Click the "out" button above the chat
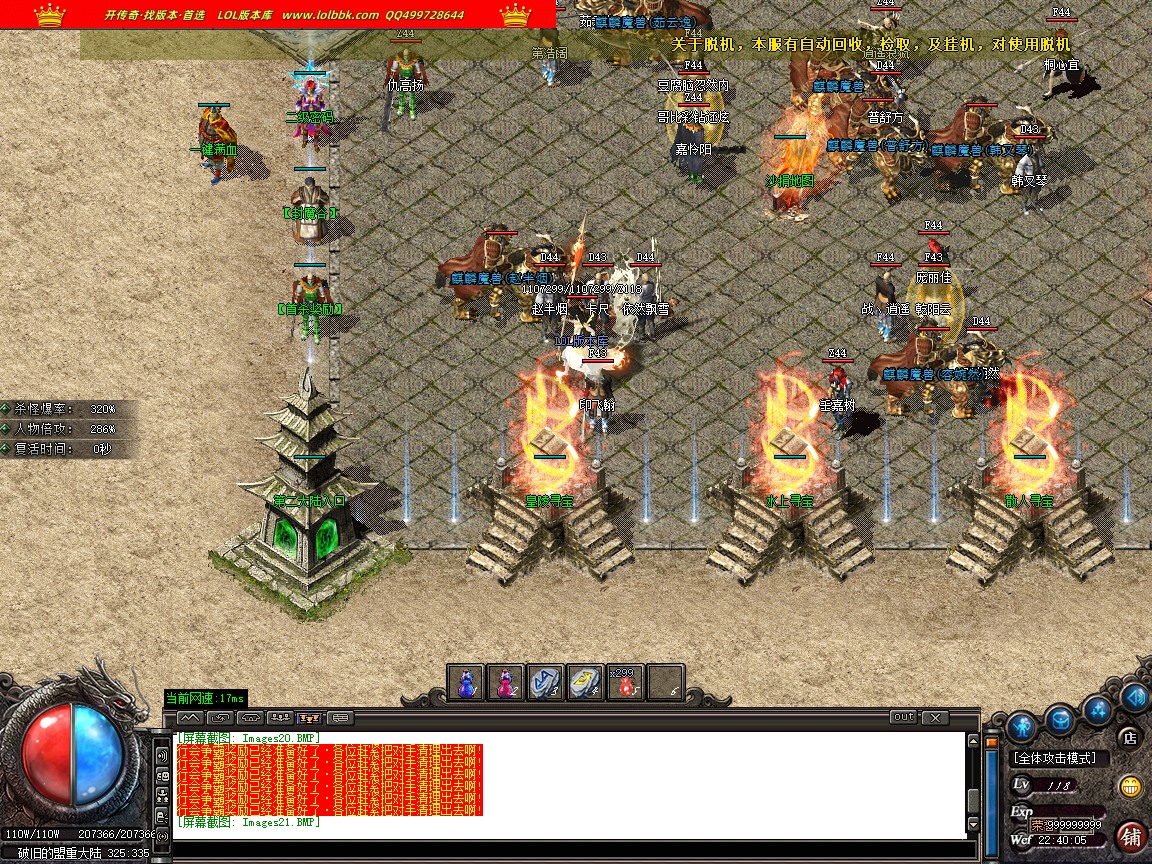Screen dimensions: 1152x864 point(903,717)
